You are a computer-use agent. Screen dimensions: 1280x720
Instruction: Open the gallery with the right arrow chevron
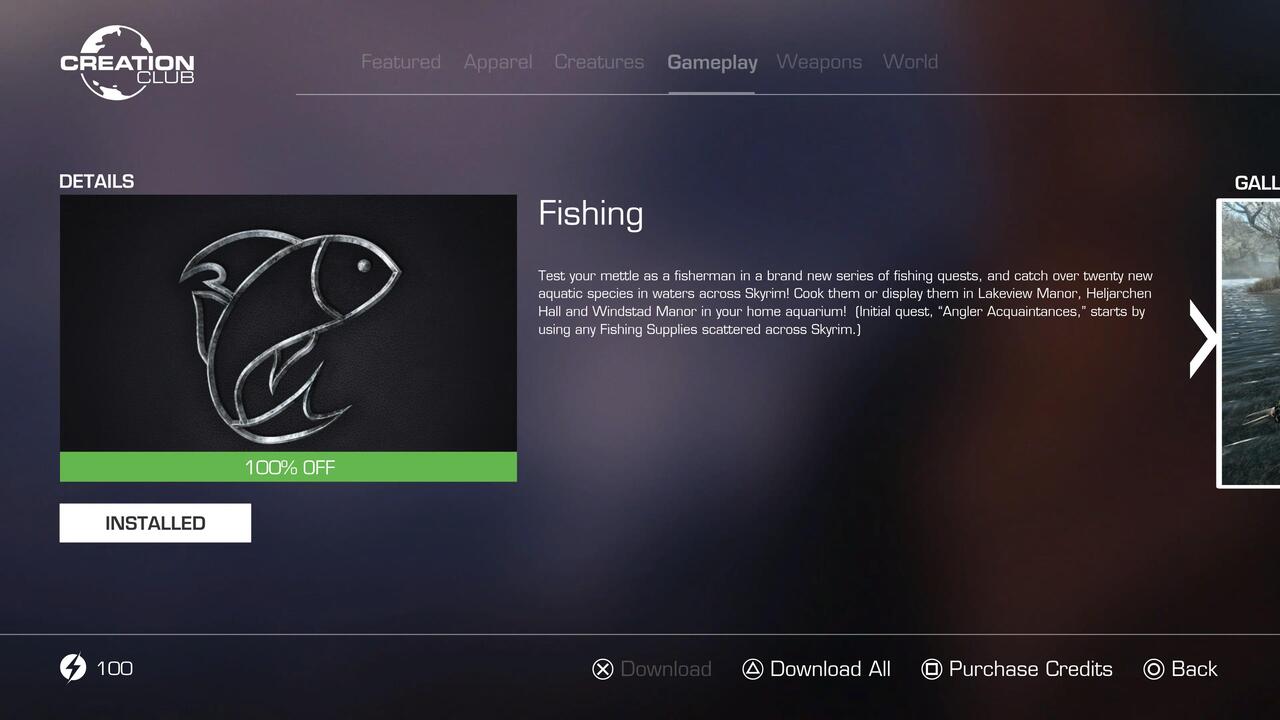(1201, 340)
